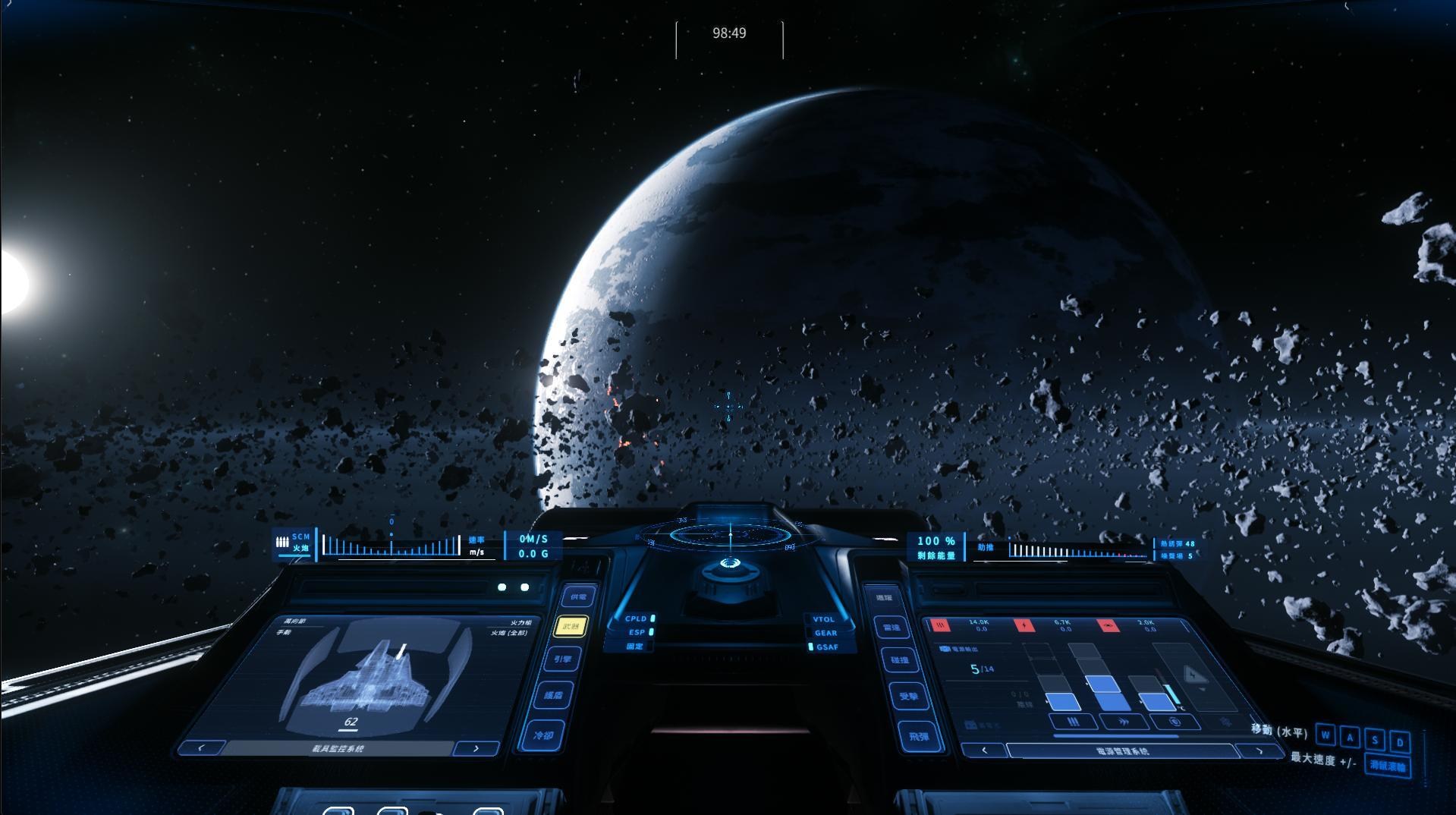
Task: Click the battery icon at power MFD bottom left
Action: point(971,723)
